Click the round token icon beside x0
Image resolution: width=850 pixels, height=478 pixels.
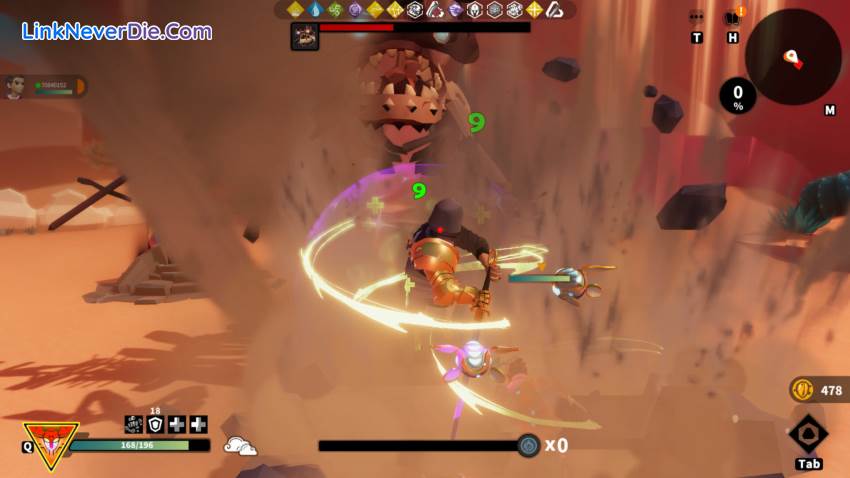click(x=529, y=446)
